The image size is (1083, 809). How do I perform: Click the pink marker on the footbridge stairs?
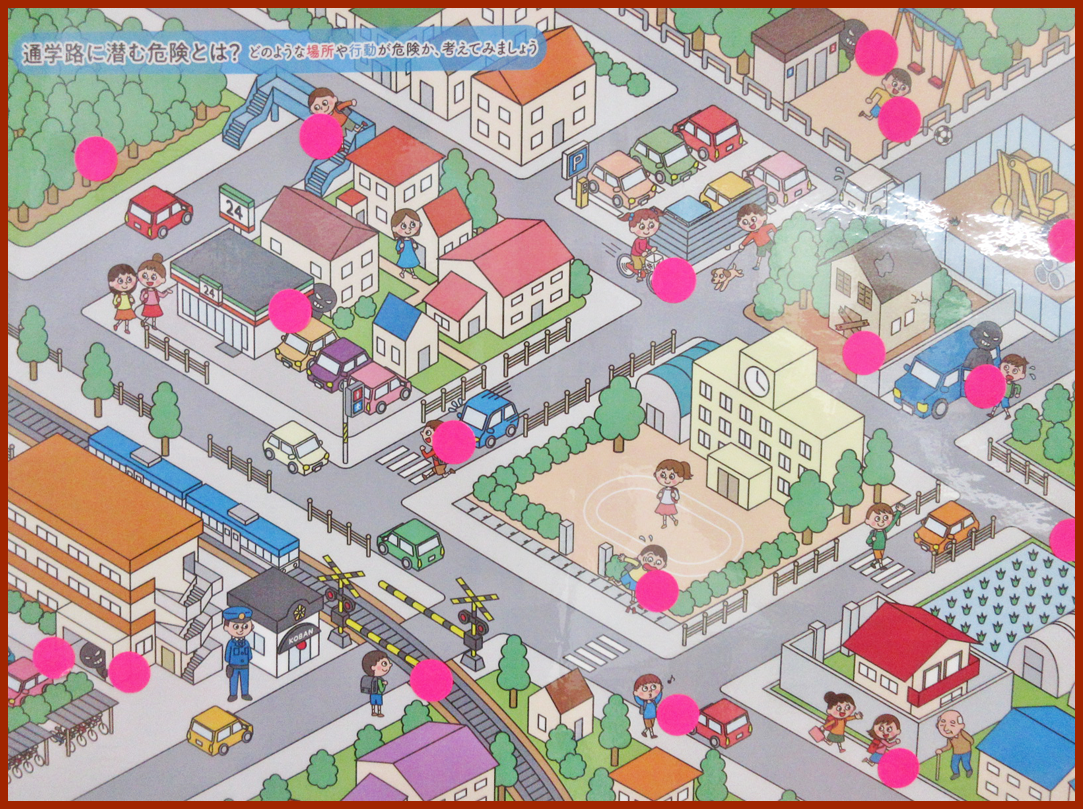point(321,136)
